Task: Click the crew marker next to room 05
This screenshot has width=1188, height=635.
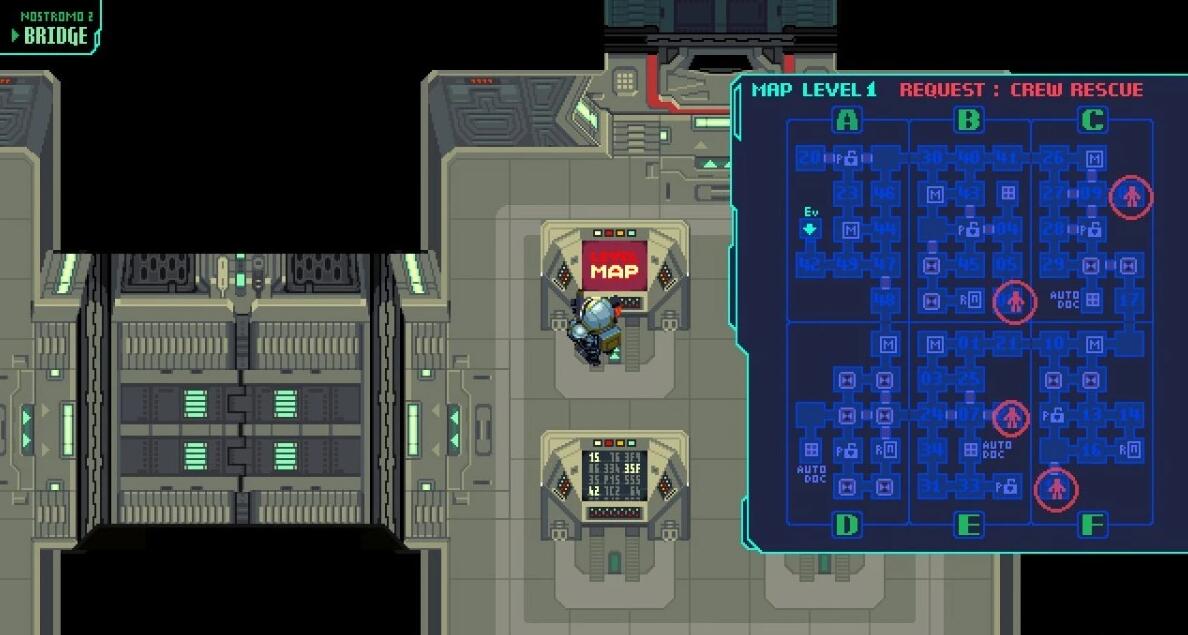Action: tap(1015, 300)
